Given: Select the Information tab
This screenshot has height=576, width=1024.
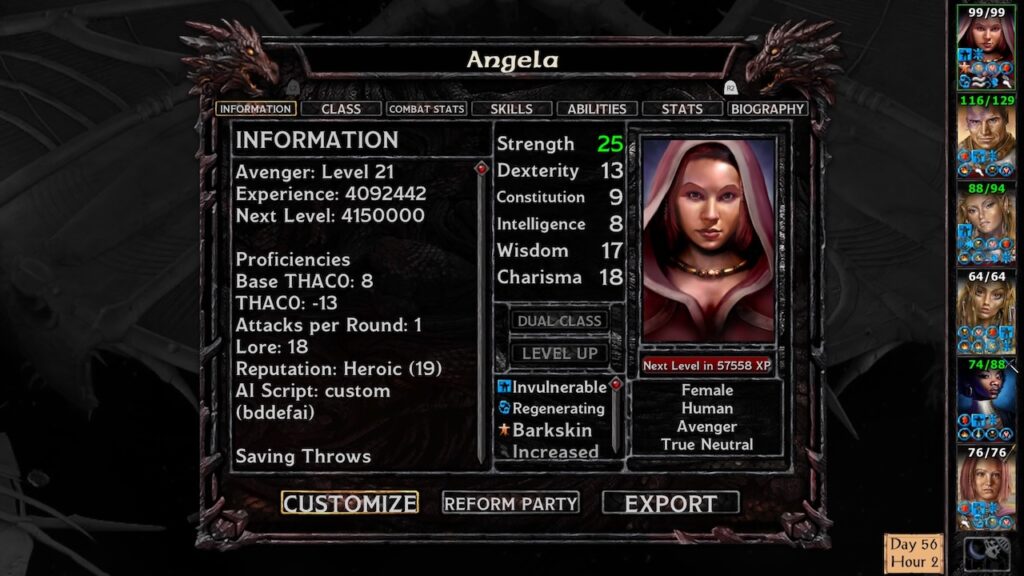Looking at the screenshot, I should click(255, 109).
